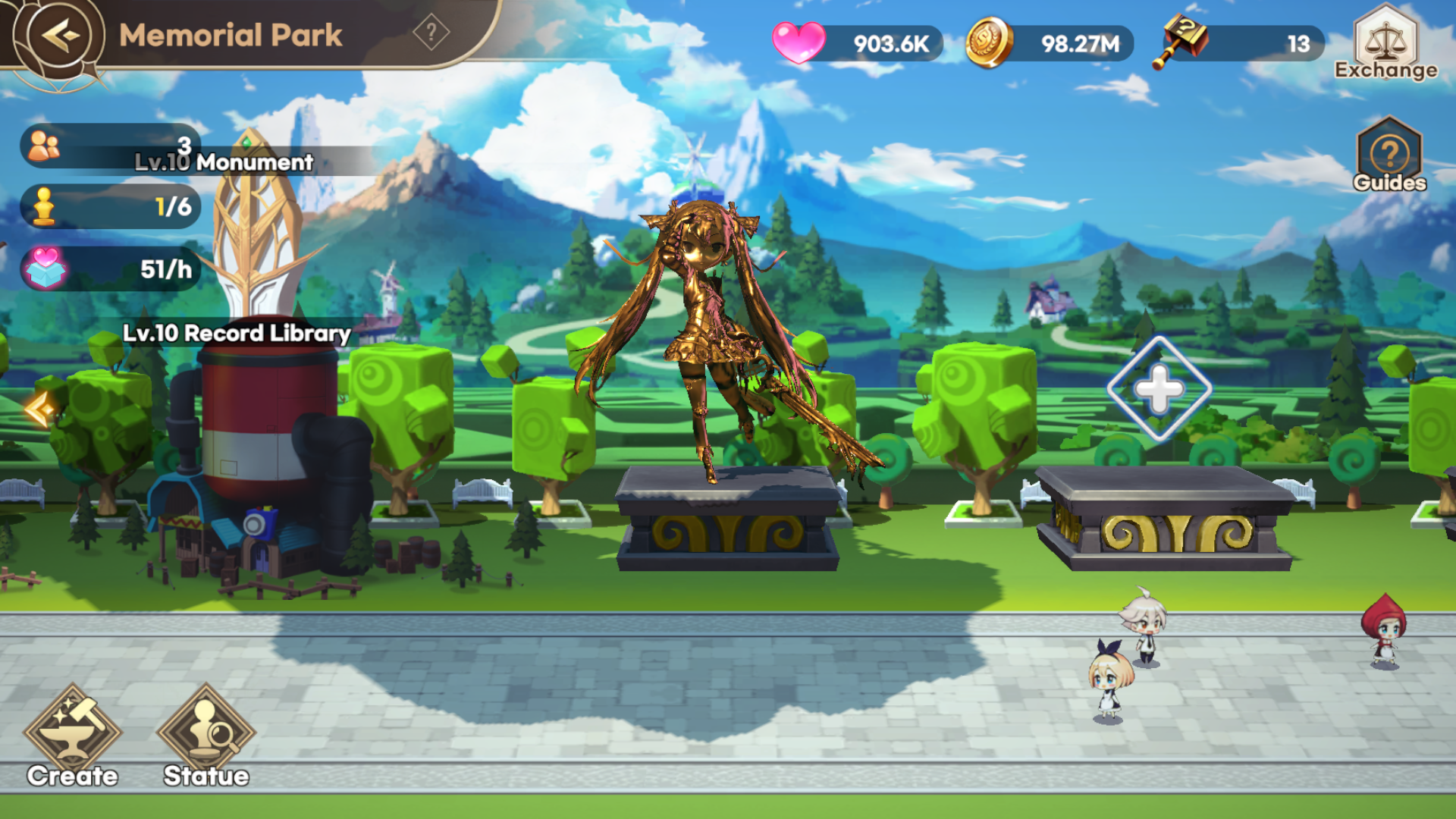The height and width of the screenshot is (819, 1456).
Task: Add a statue to the empty pedestal
Action: tap(1158, 389)
